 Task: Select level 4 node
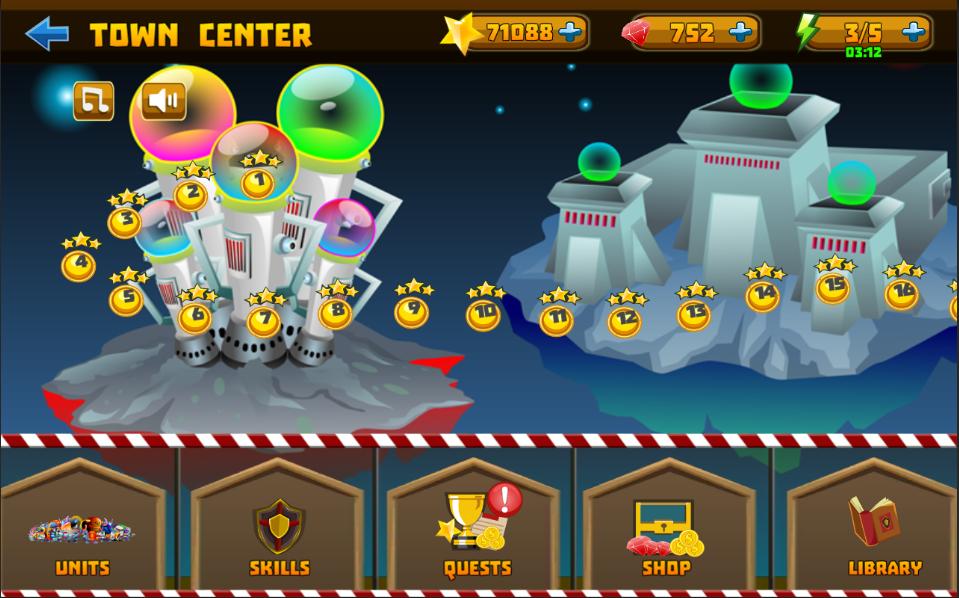(x=79, y=266)
